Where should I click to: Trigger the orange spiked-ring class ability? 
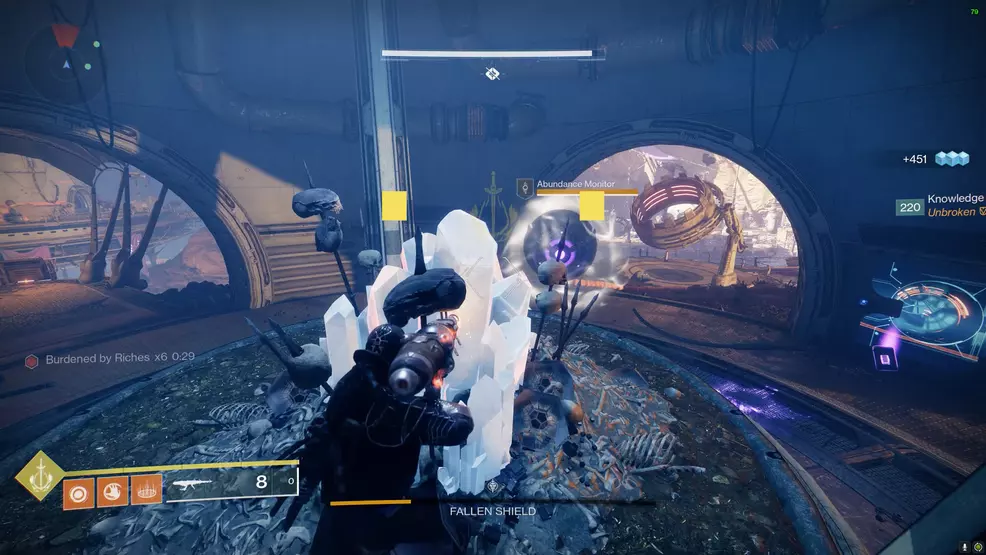tap(146, 491)
